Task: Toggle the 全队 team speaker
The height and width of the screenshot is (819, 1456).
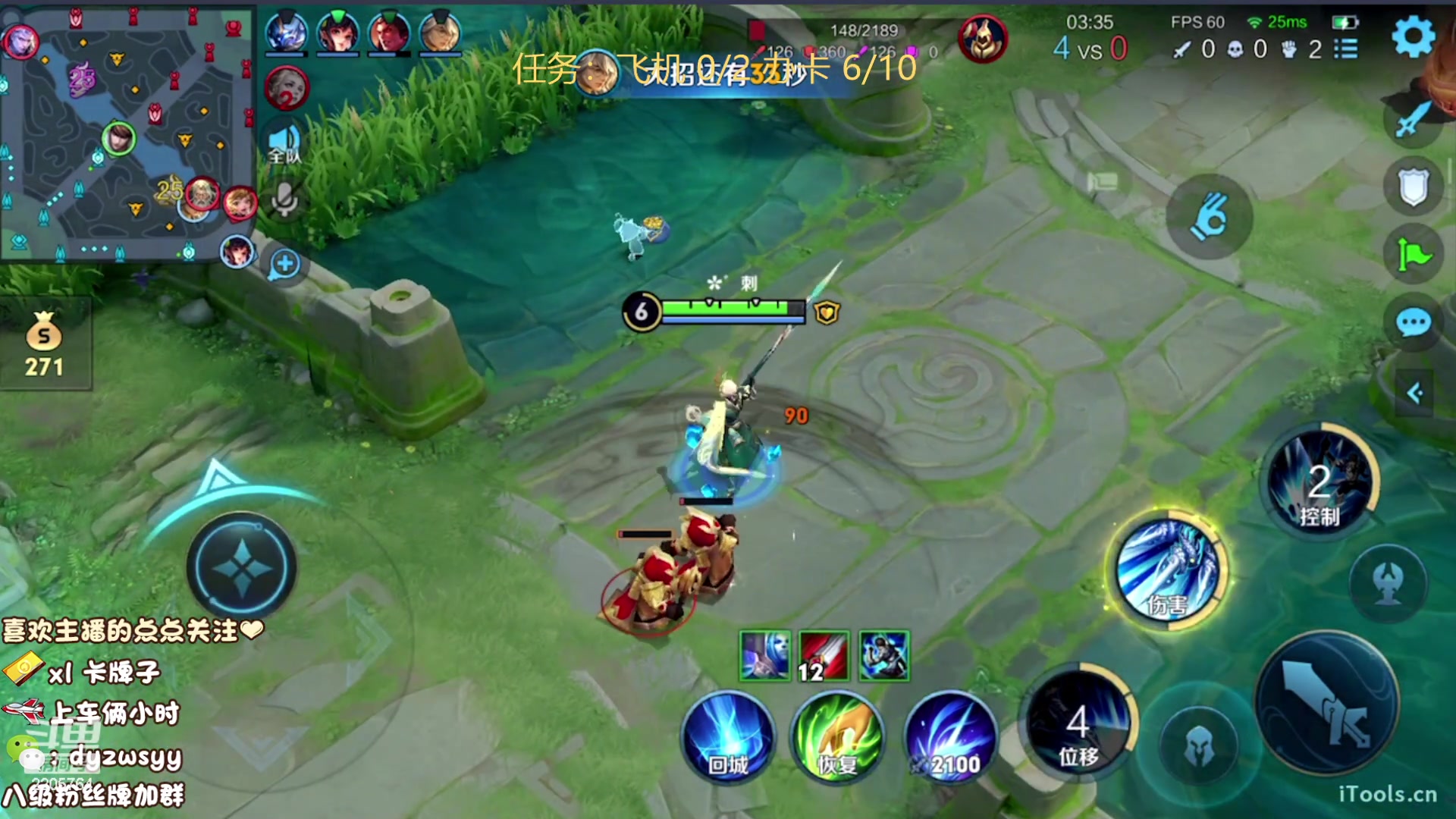Action: click(284, 144)
